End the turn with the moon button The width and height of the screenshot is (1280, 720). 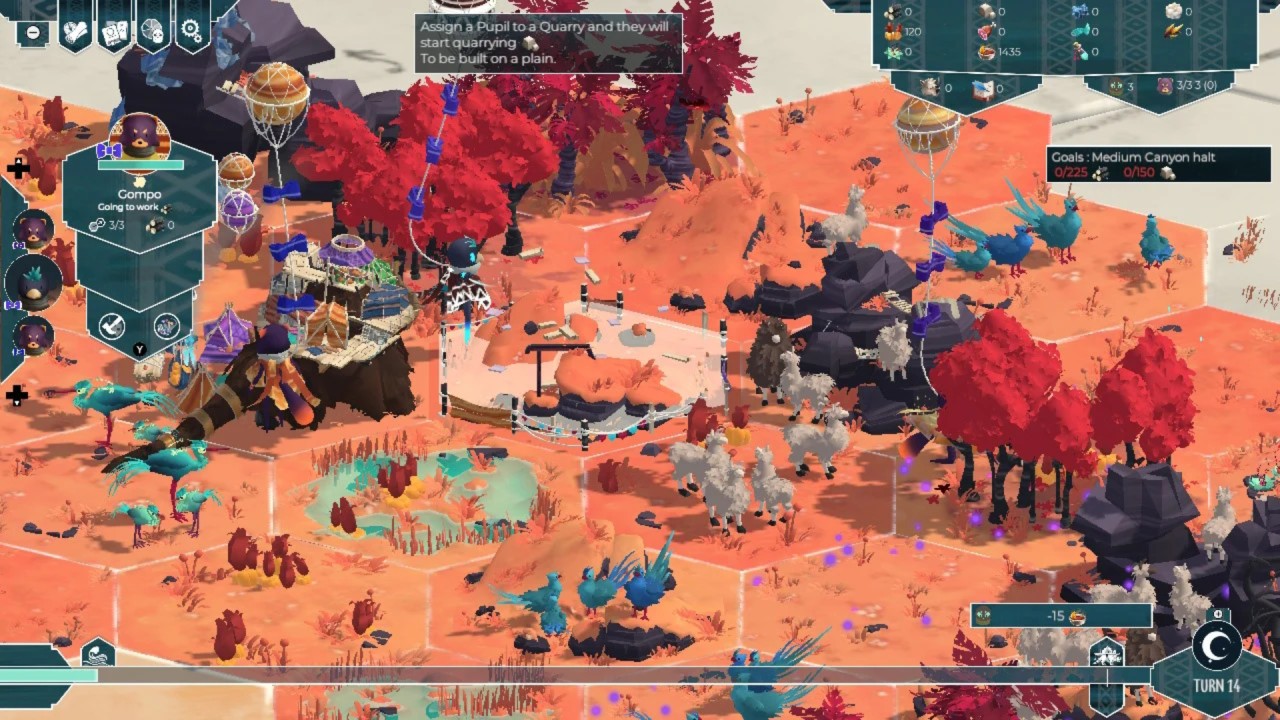1216,647
